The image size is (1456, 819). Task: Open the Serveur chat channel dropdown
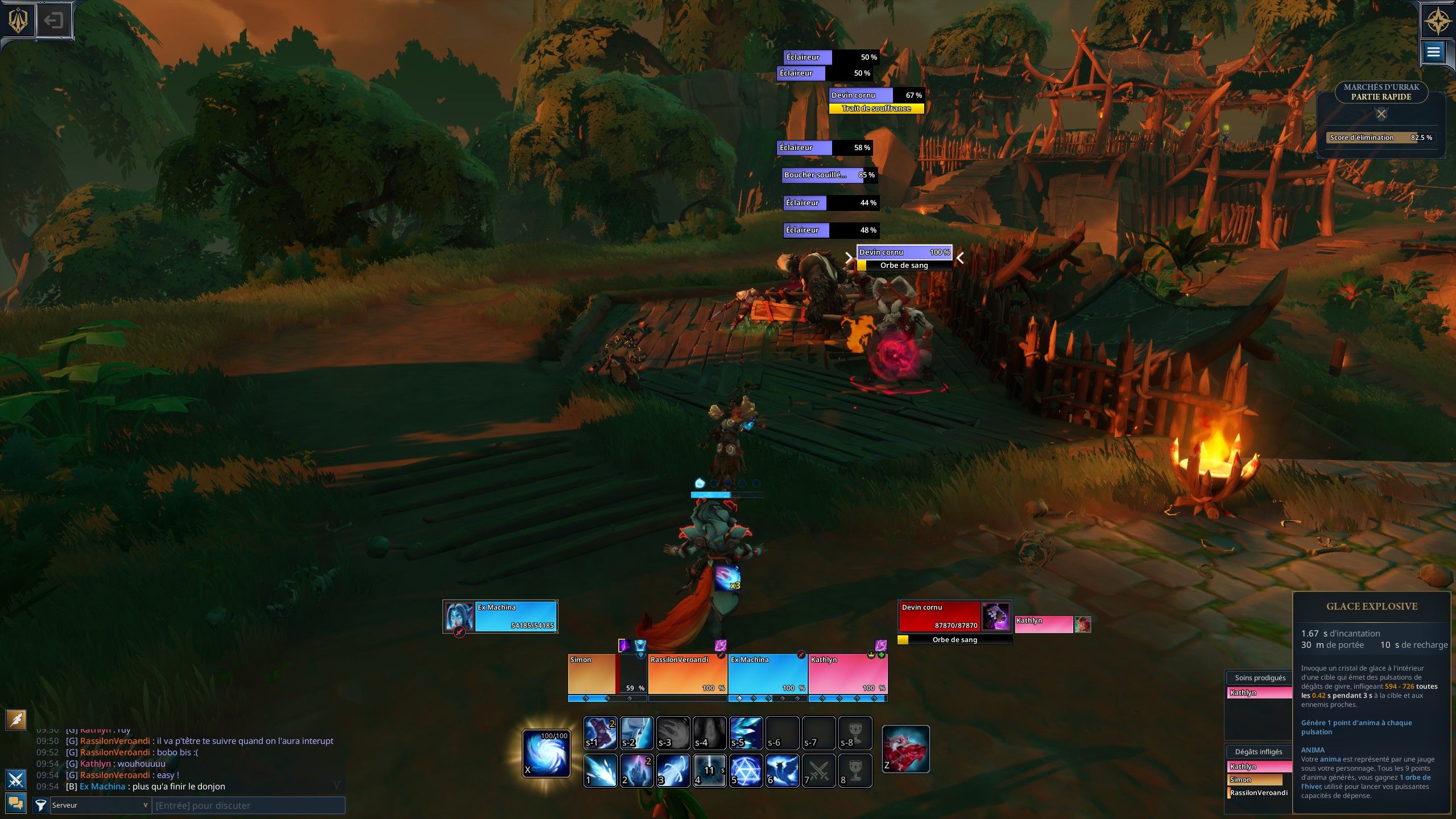coord(100,805)
